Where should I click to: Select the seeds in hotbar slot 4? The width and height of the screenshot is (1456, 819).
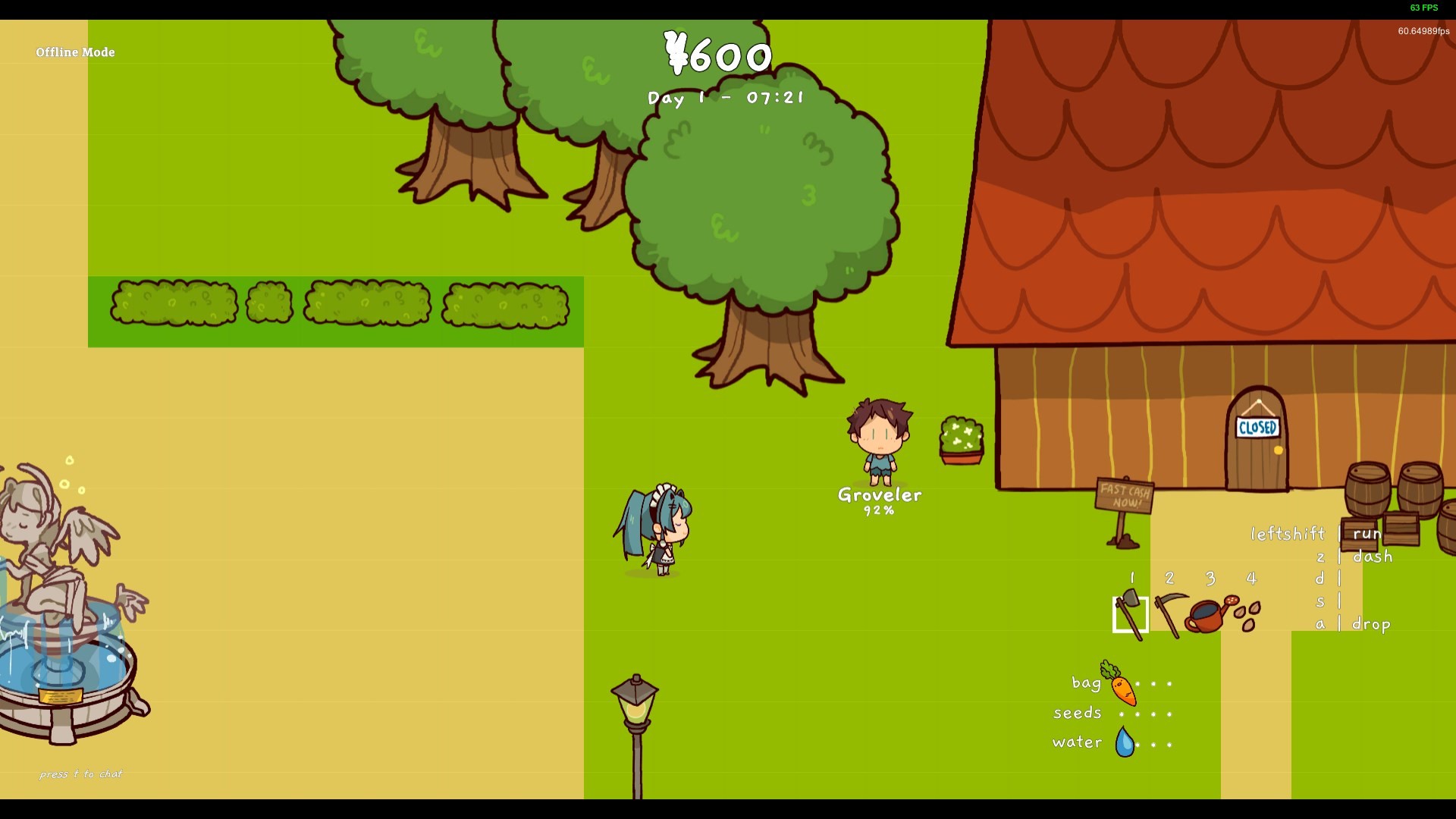pos(1249,614)
